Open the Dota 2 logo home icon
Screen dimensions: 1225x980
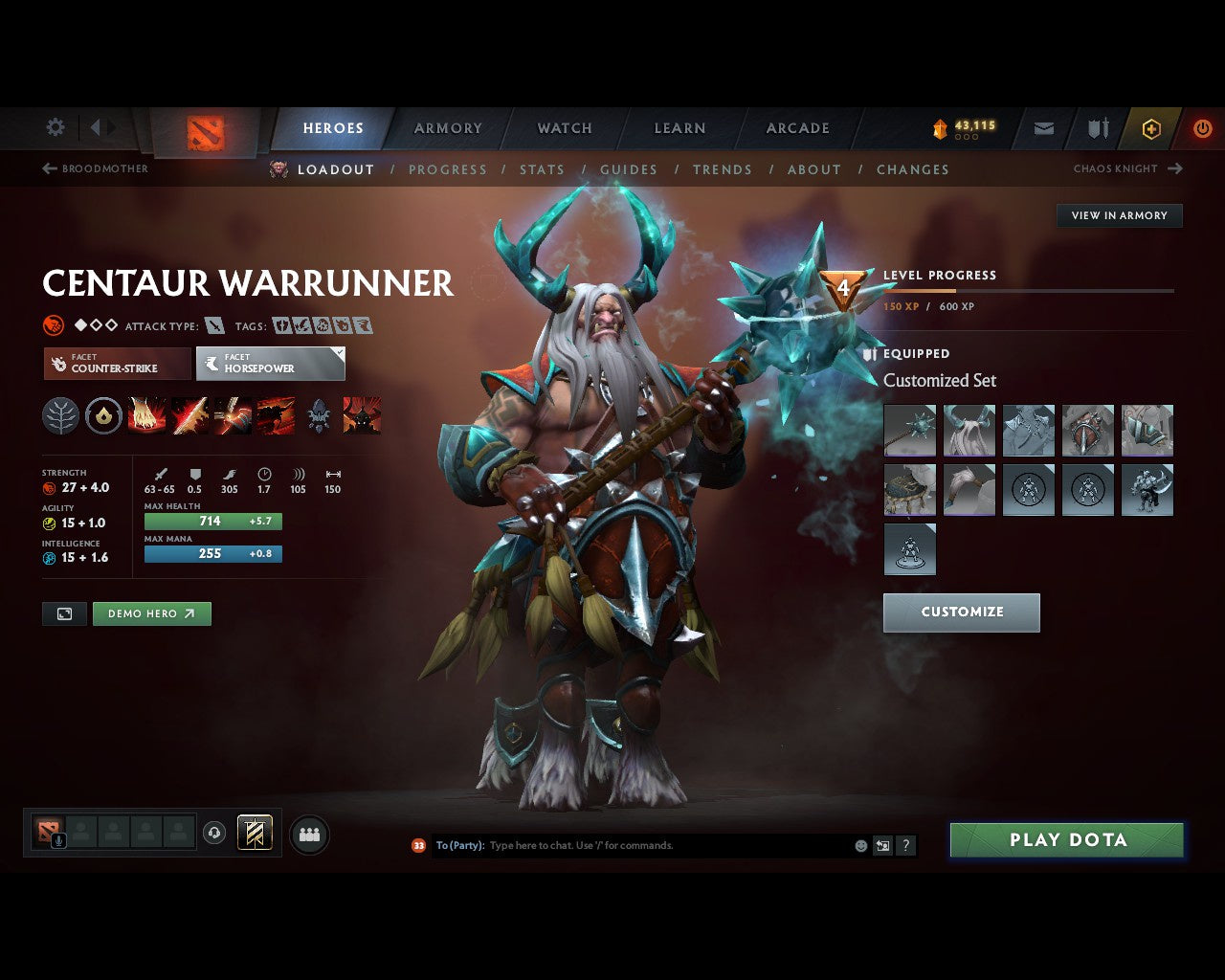click(203, 129)
